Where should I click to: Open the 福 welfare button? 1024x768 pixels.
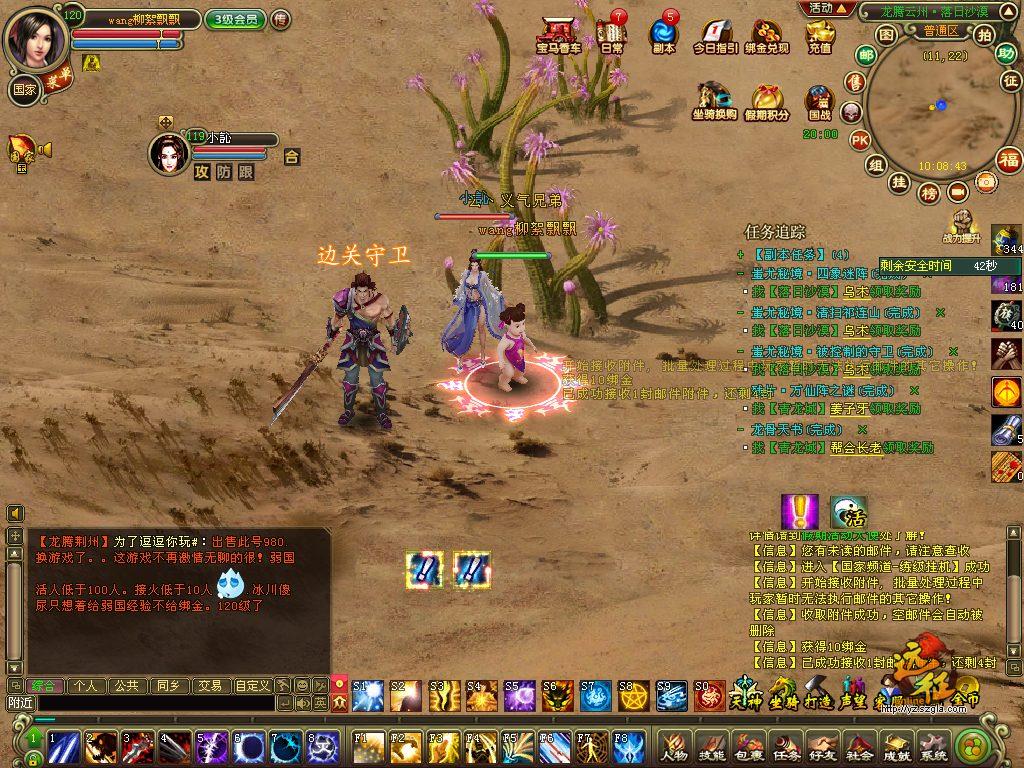[x=1009, y=159]
